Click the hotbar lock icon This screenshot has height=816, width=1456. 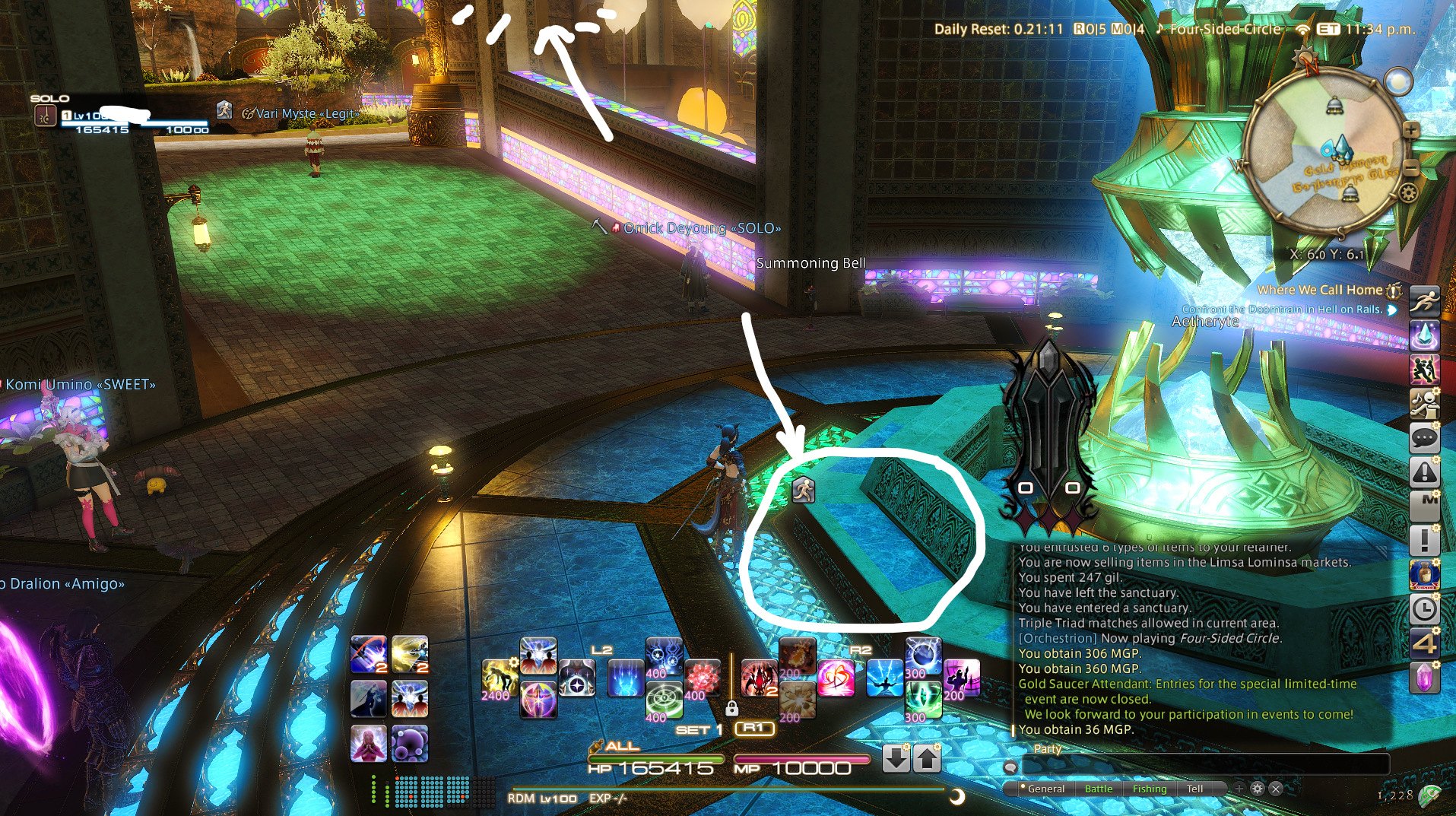click(x=731, y=709)
